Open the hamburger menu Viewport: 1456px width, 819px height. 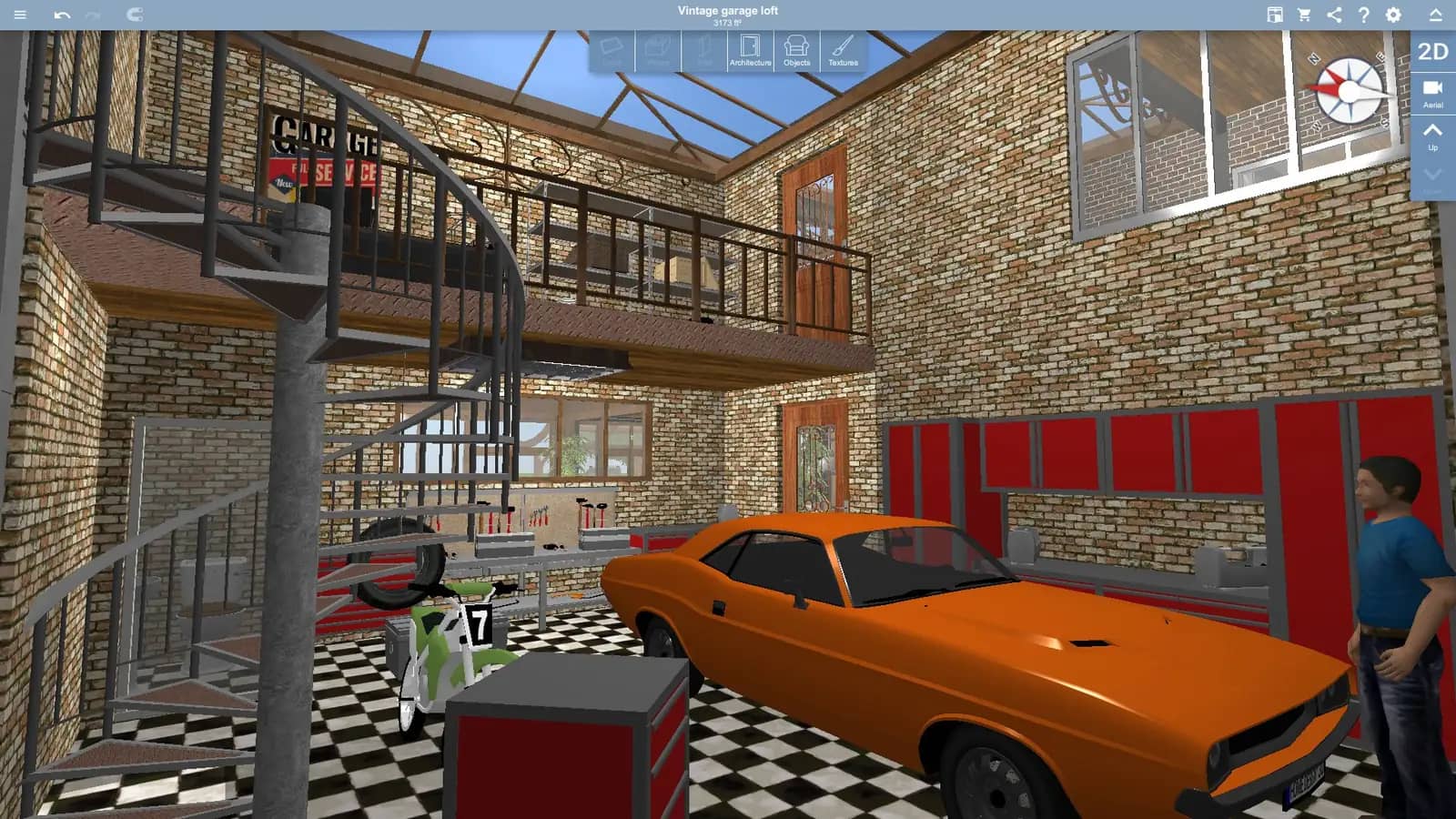click(19, 14)
